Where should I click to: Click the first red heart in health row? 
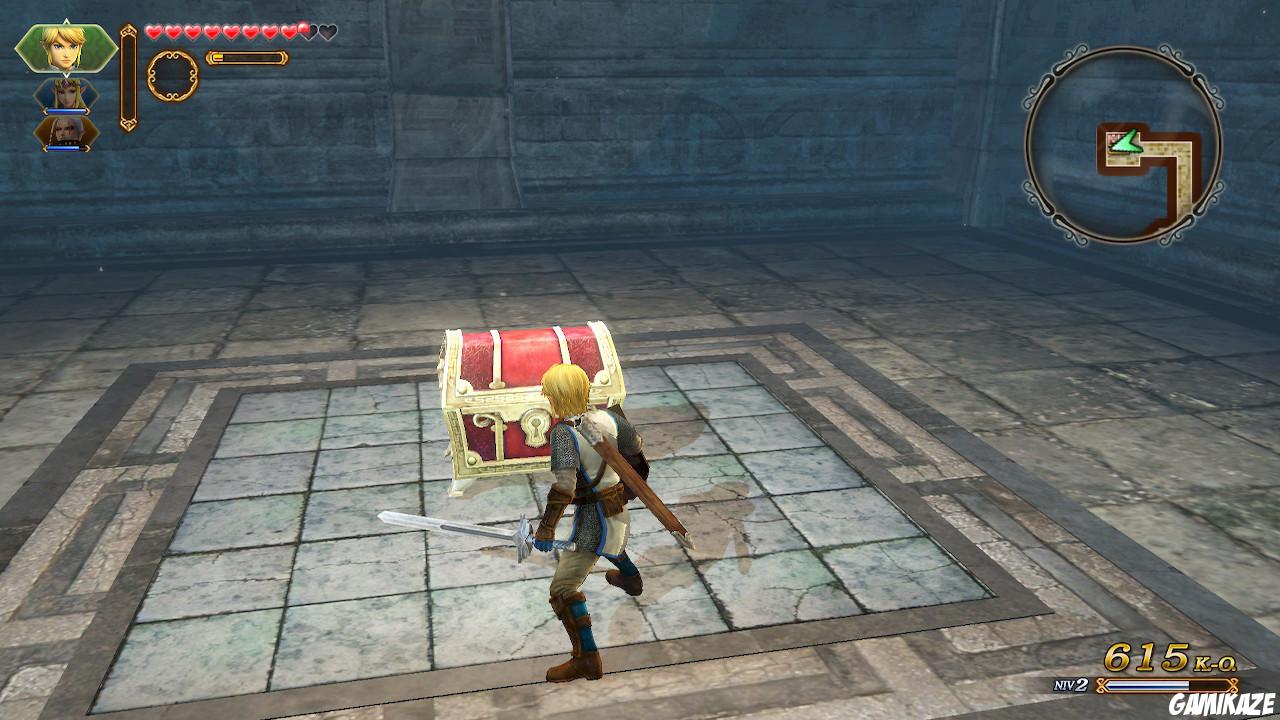[x=153, y=31]
